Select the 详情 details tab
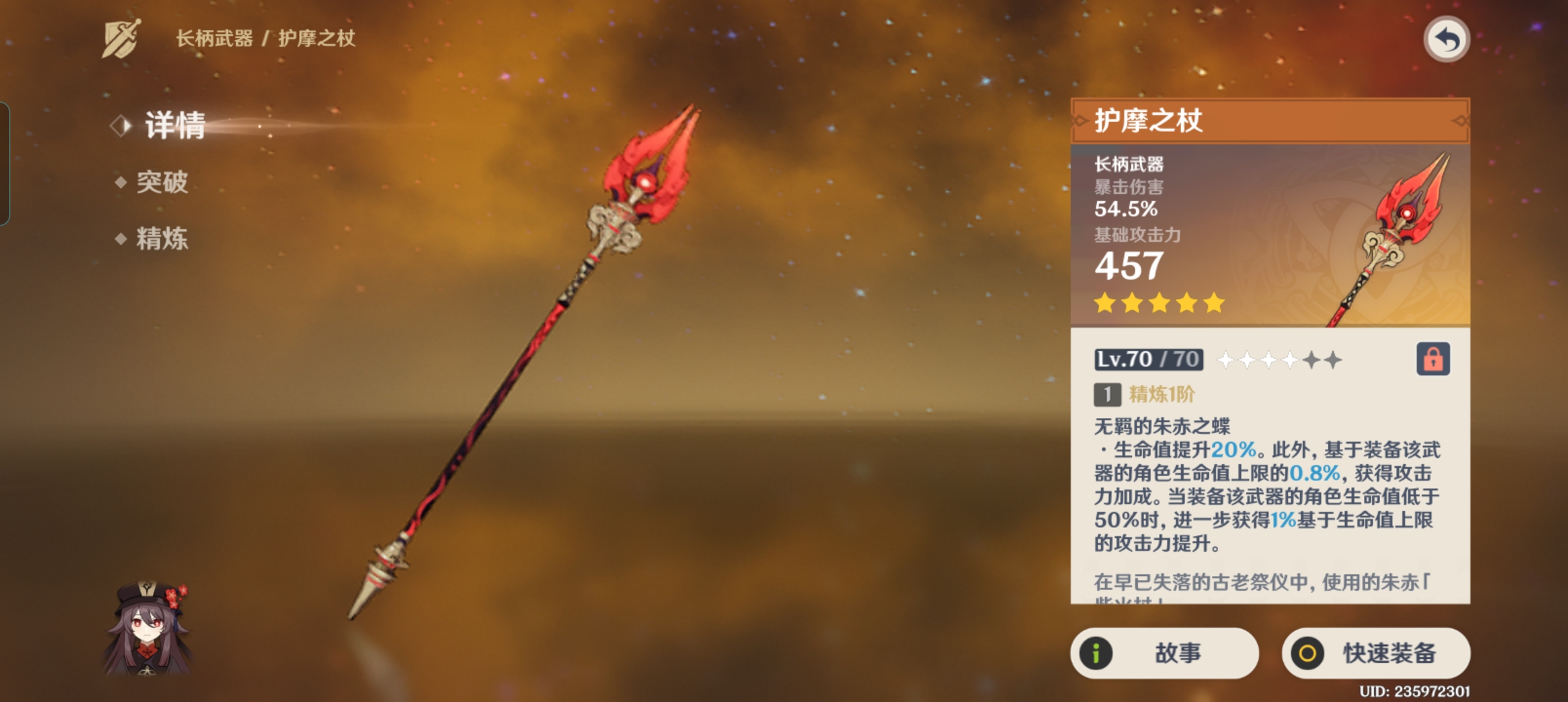Image resolution: width=1568 pixels, height=702 pixels. 174,125
